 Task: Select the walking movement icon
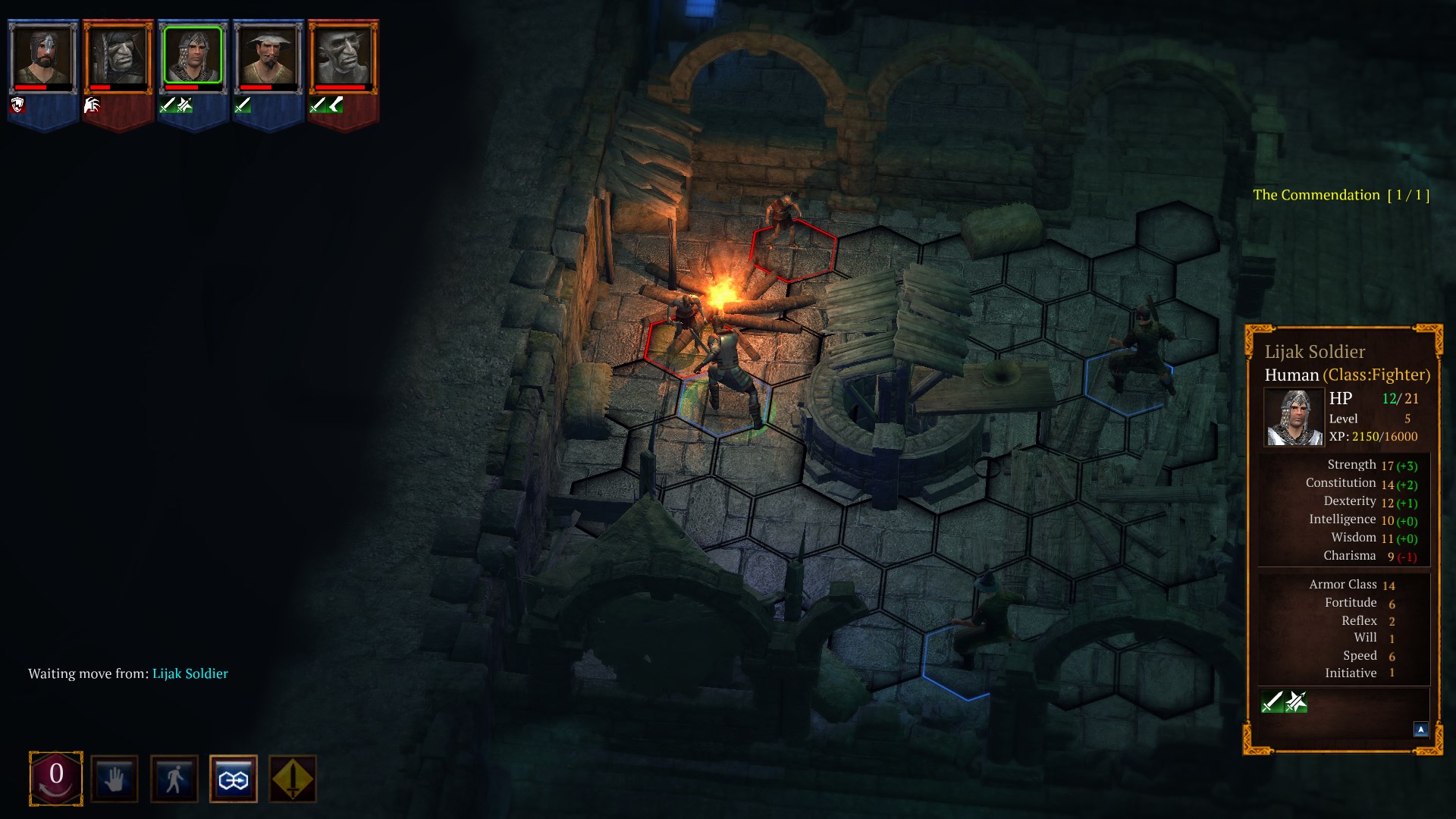click(174, 778)
